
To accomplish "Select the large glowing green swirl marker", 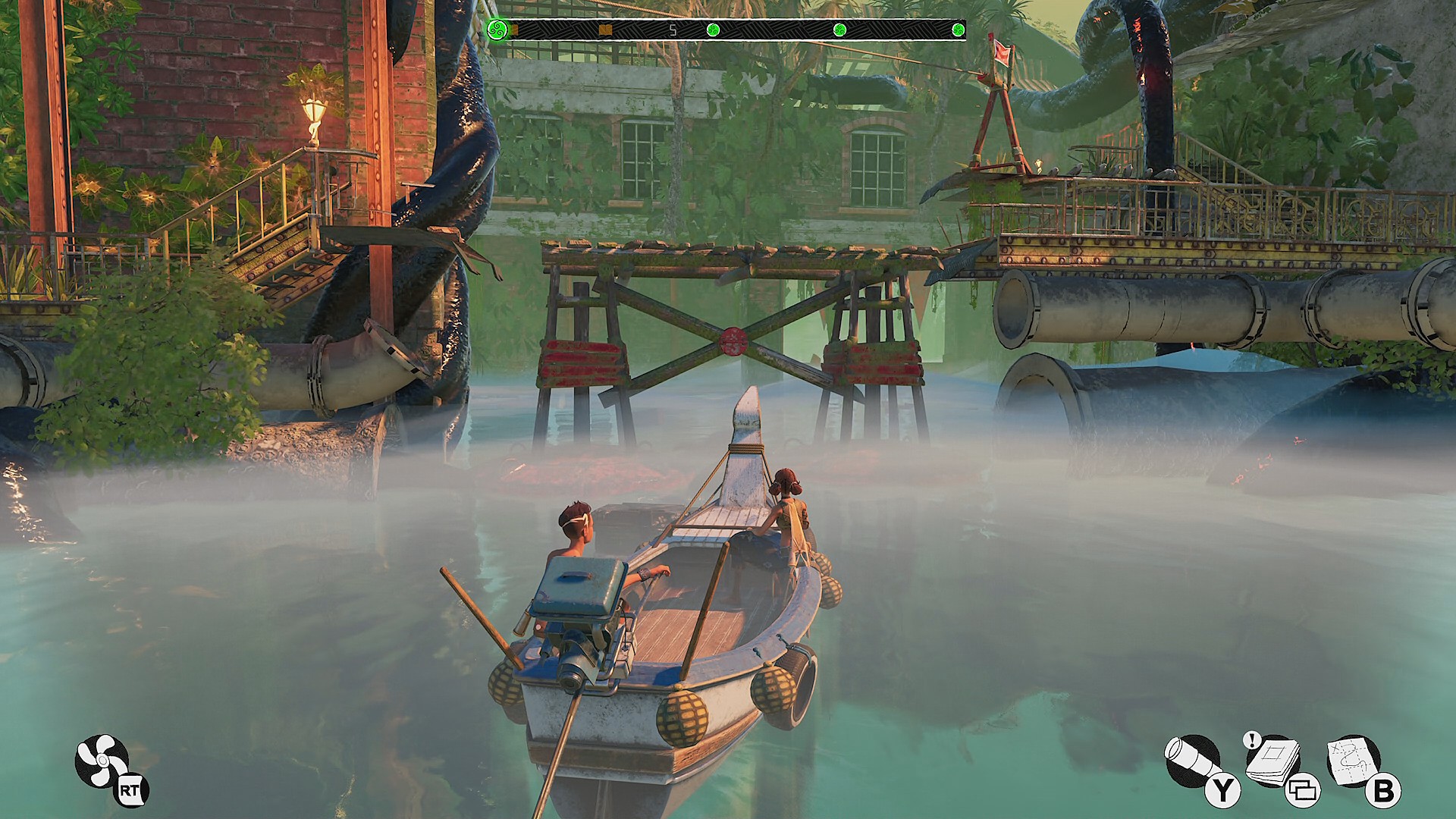I will 497,30.
